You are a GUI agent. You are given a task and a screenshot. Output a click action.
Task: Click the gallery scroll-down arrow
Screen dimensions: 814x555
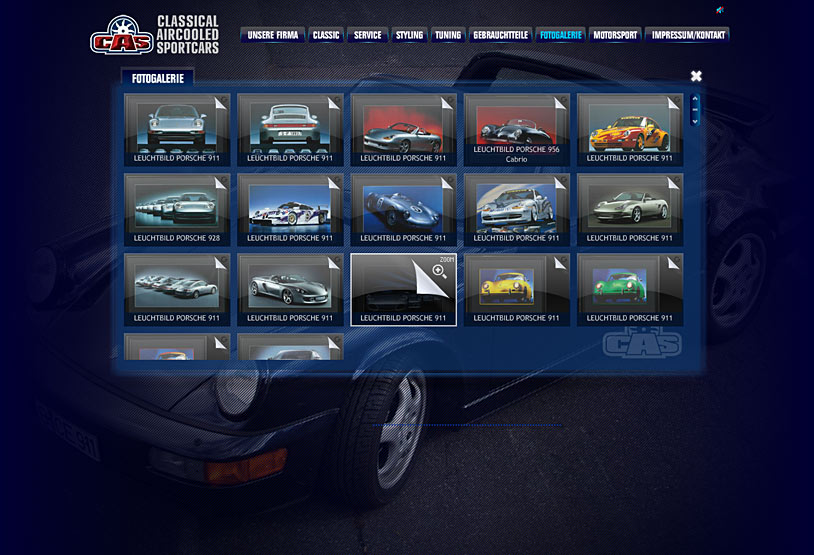[695, 120]
